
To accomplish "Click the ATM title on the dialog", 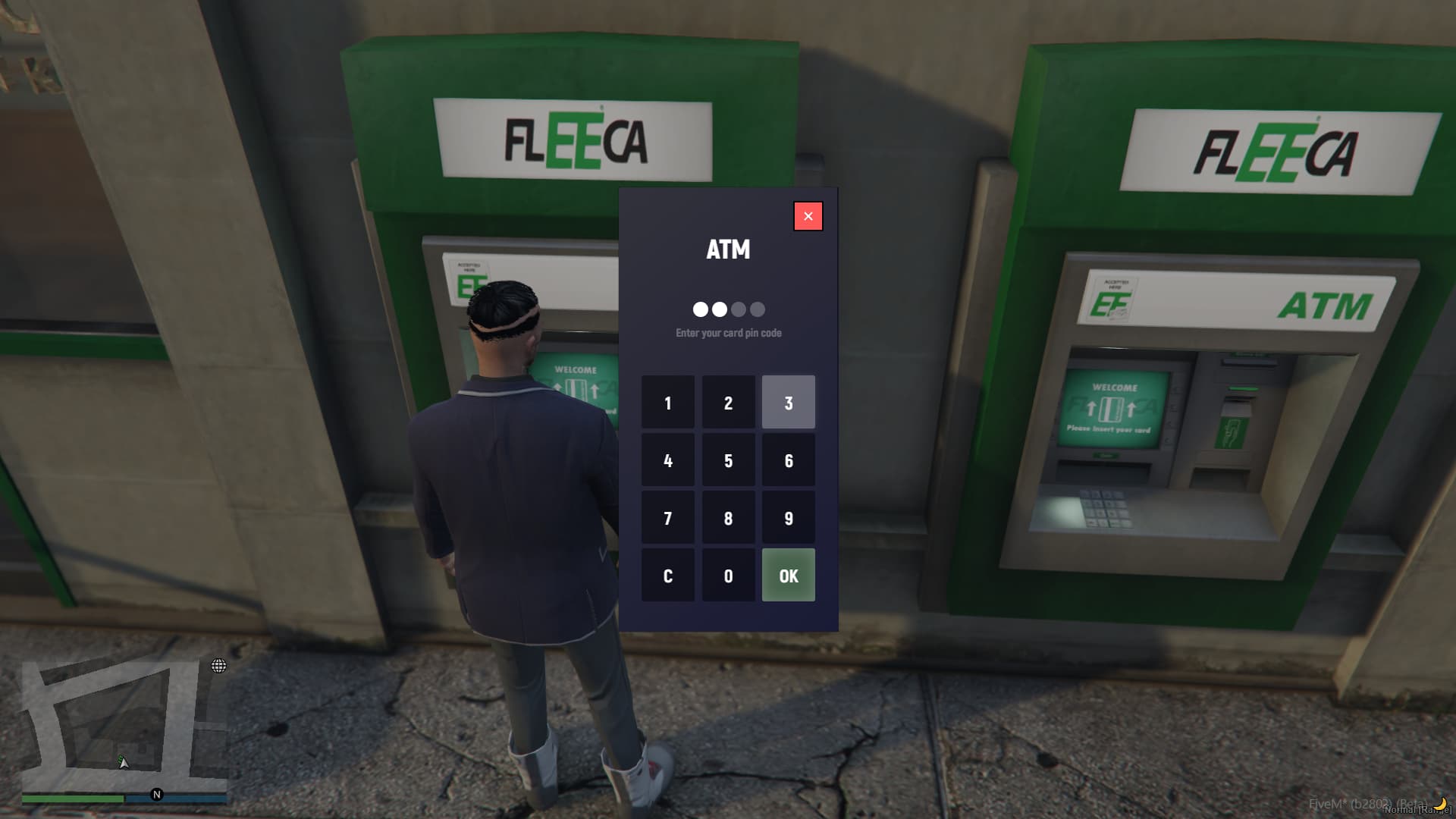I will 728,250.
